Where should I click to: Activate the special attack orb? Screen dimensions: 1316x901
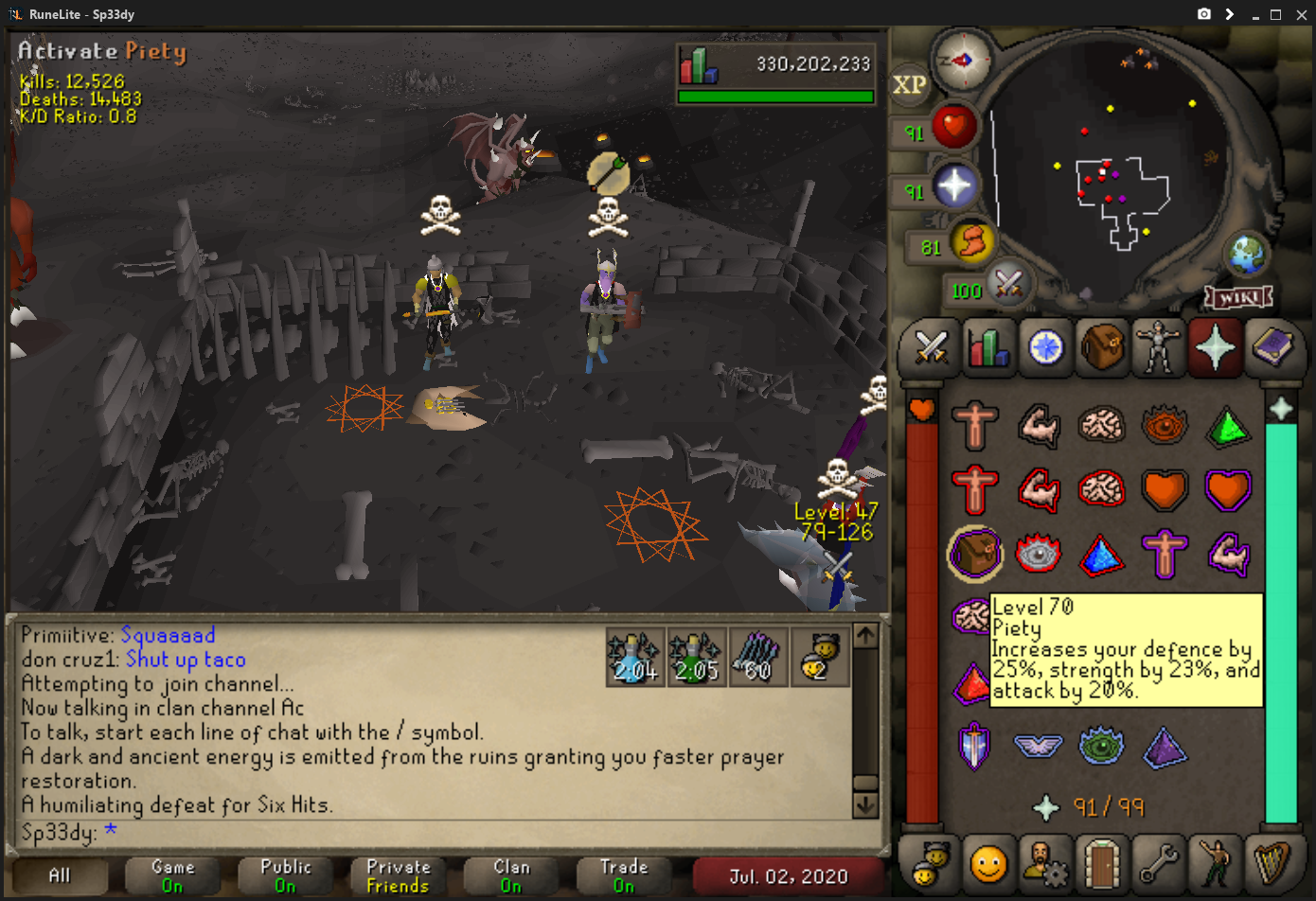click(x=1008, y=283)
